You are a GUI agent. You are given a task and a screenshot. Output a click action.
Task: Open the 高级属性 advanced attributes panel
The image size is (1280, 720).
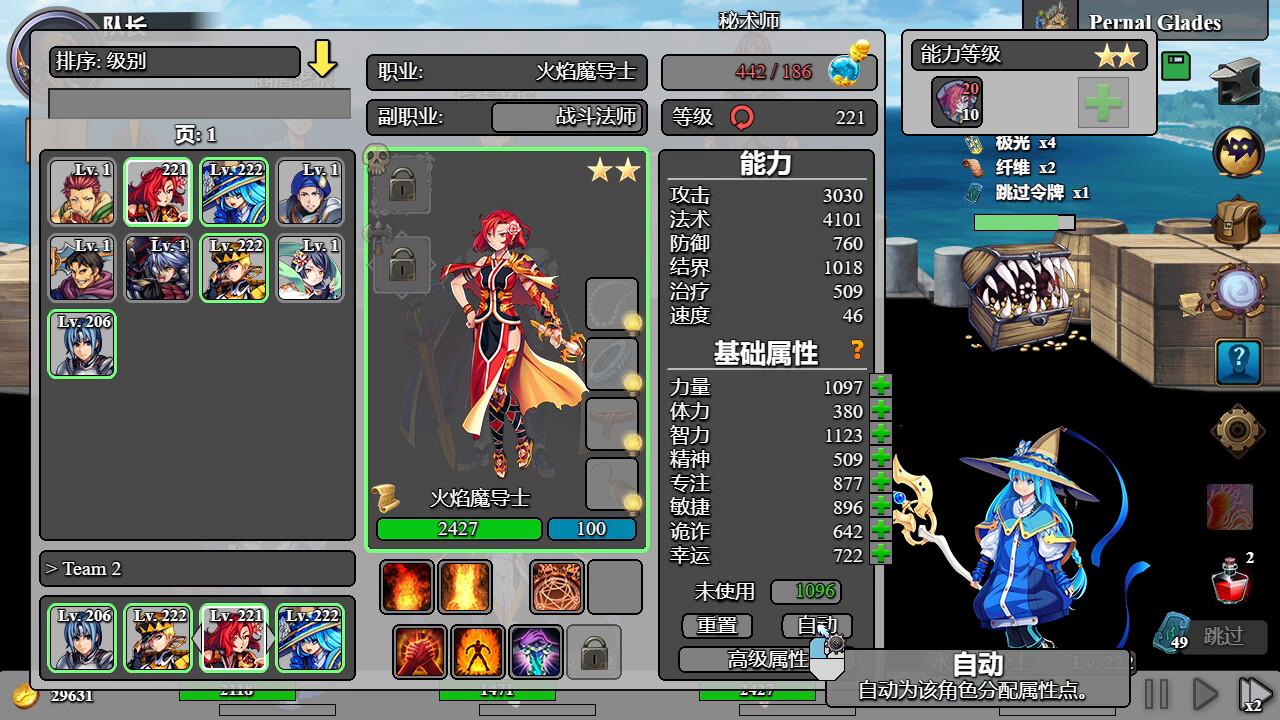pos(762,660)
